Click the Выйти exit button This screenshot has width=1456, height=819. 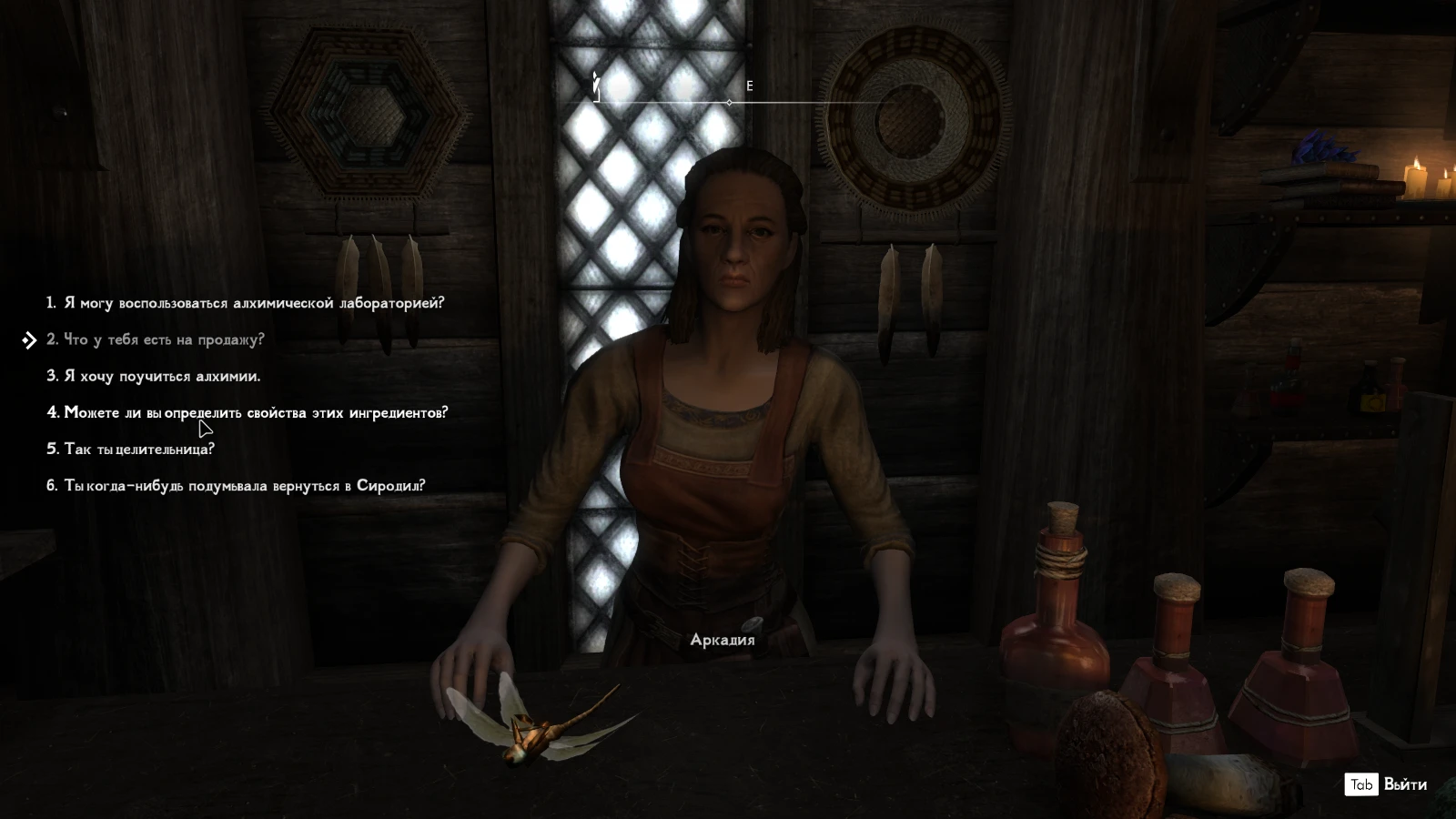click(x=1387, y=784)
